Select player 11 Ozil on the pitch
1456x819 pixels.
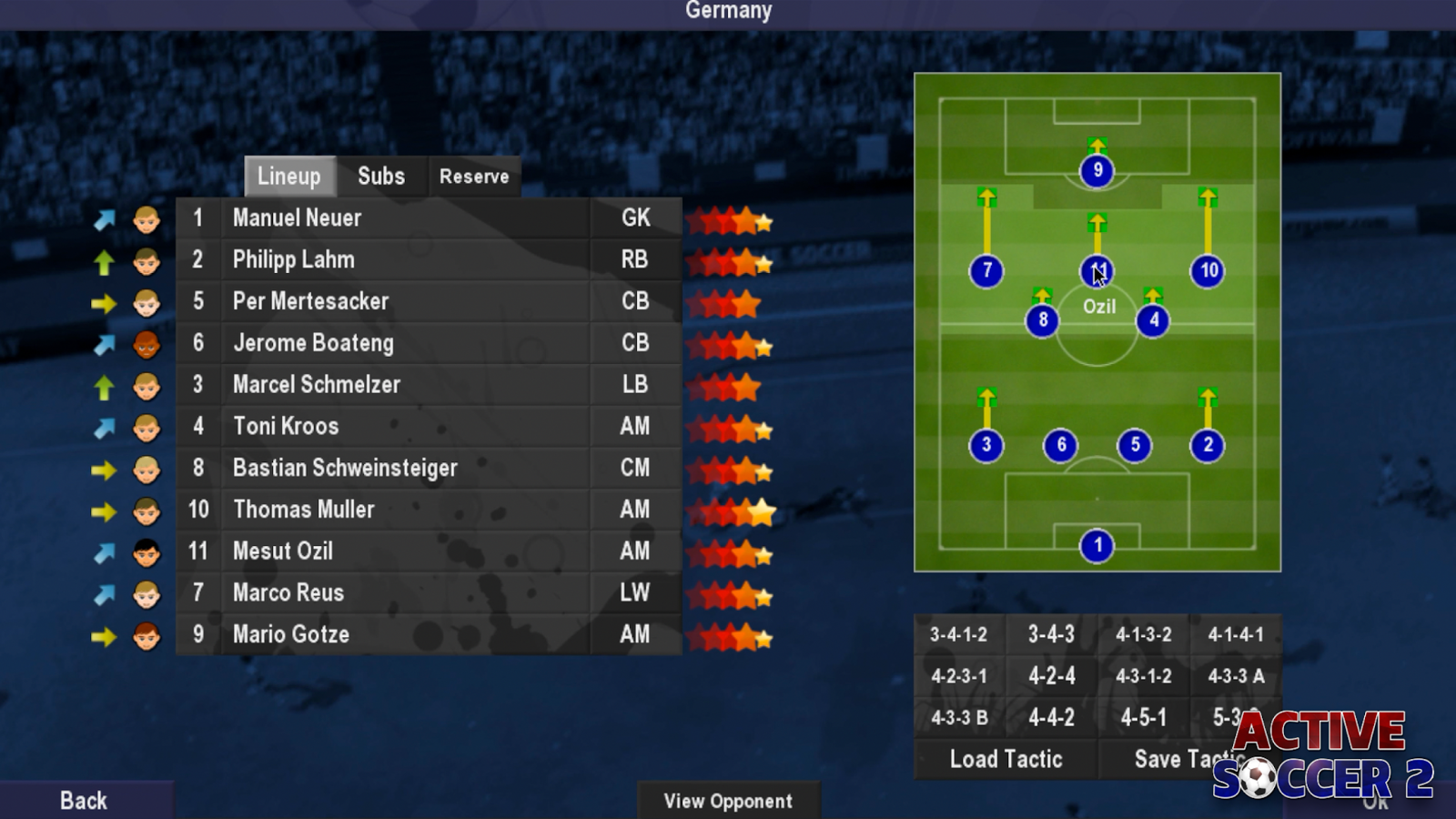[1096, 270]
